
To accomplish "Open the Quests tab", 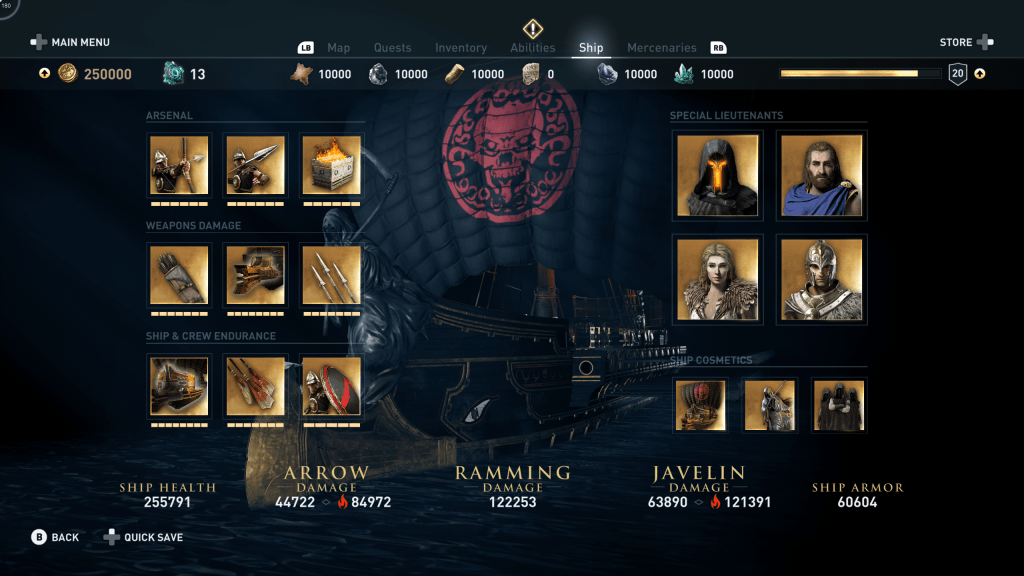I will point(392,48).
